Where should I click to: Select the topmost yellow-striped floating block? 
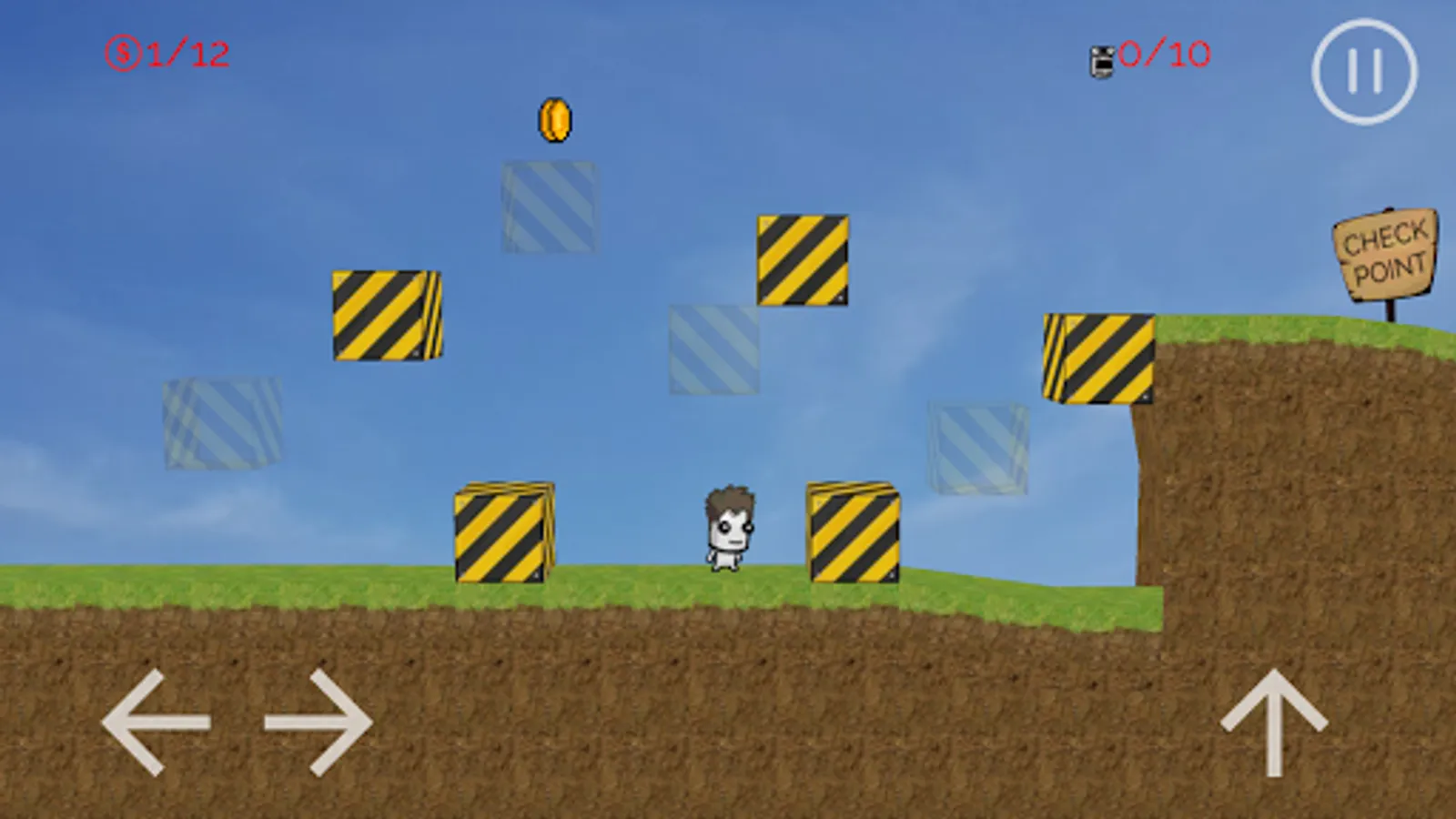(802, 262)
